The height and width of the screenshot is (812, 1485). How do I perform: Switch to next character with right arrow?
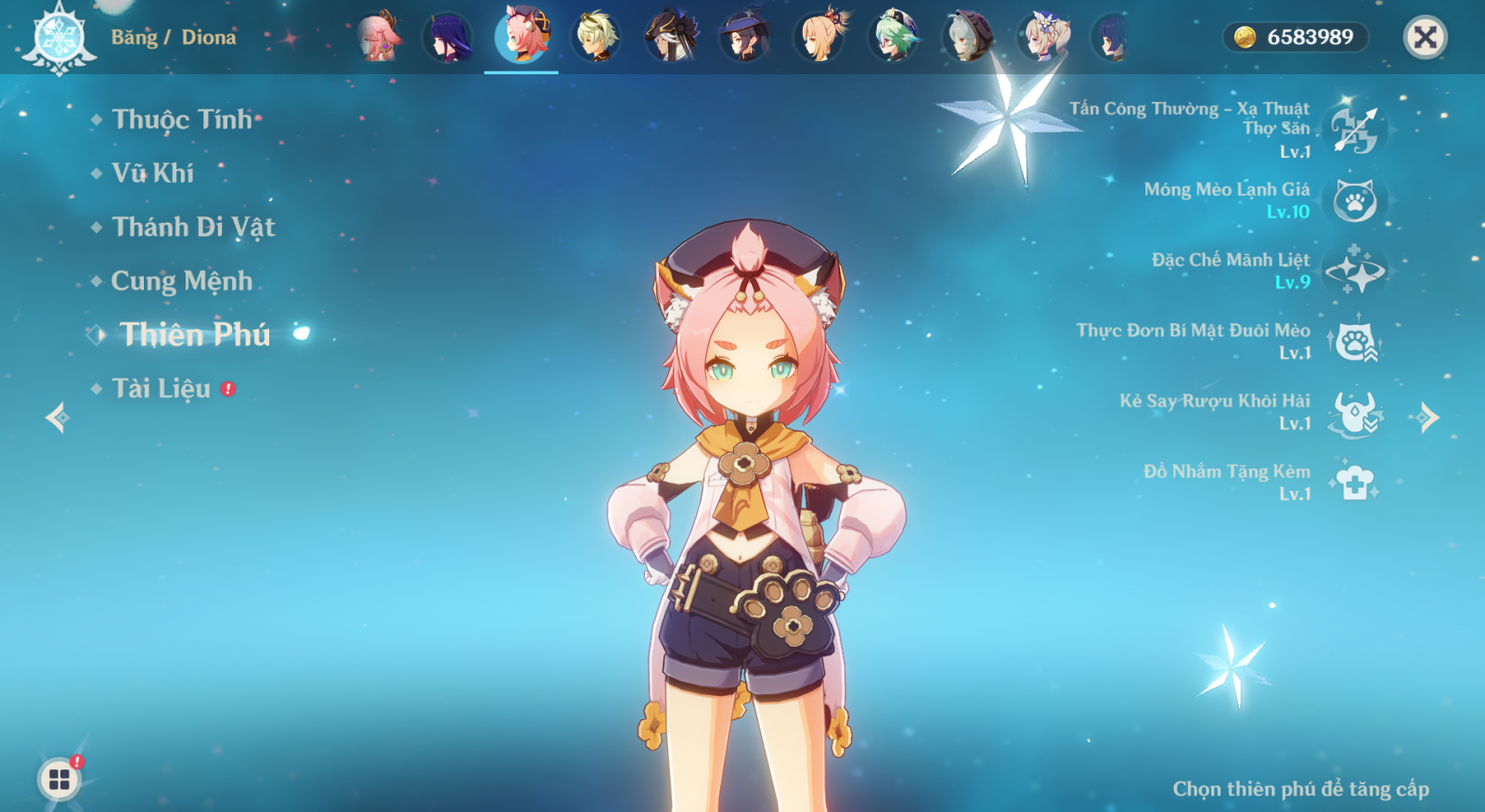(1428, 418)
